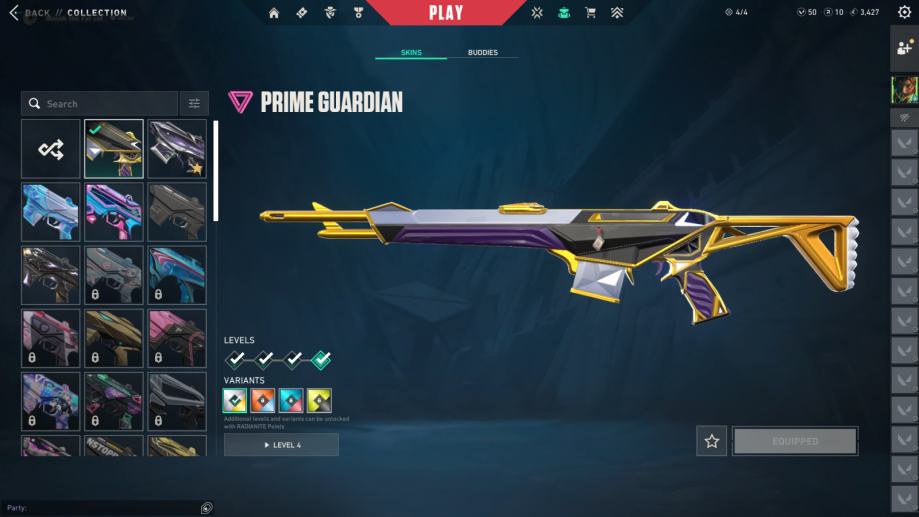Open the settings gear
The image size is (919, 517).
904,13
